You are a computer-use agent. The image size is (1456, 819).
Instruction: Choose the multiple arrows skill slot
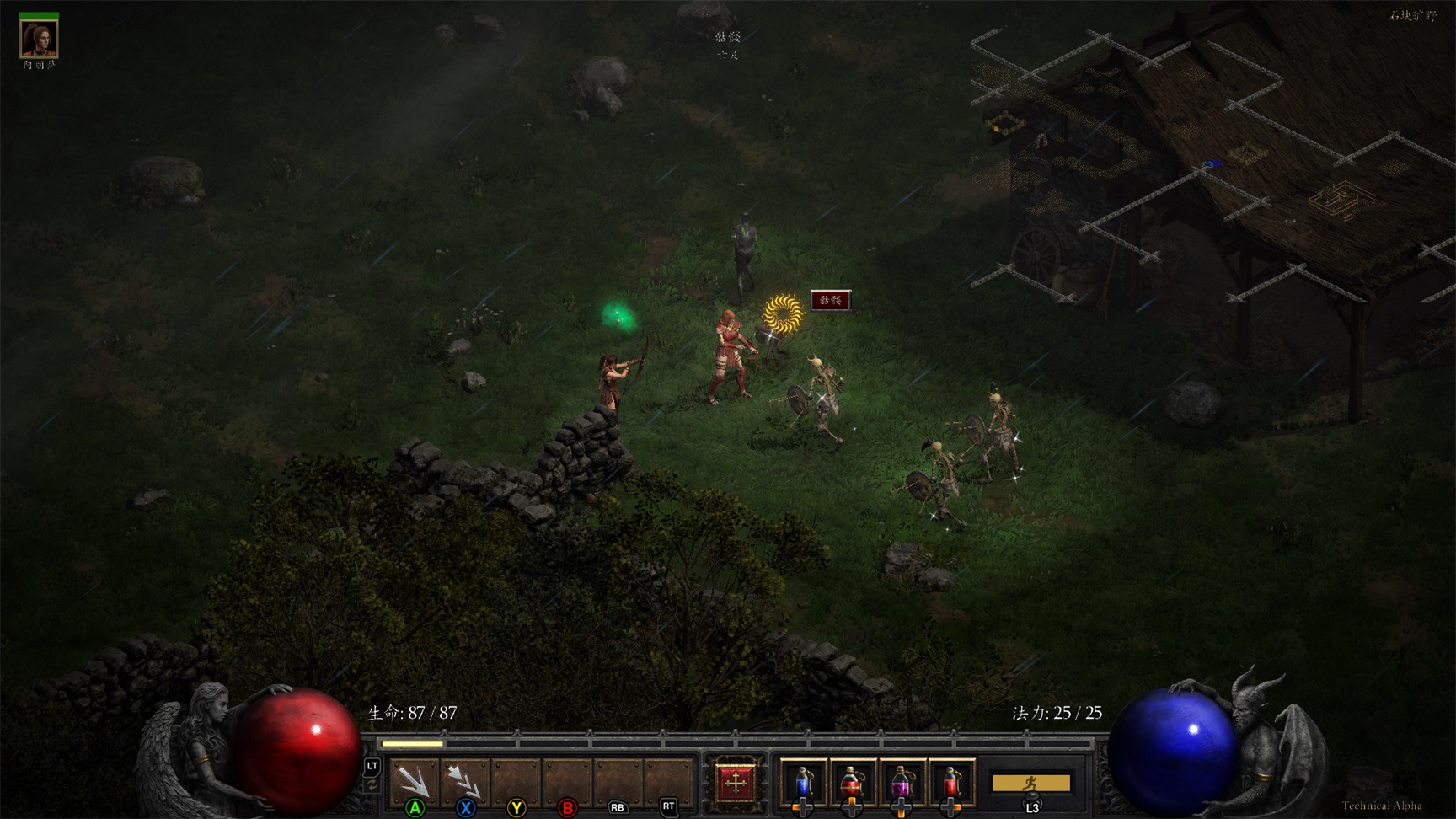click(x=465, y=780)
